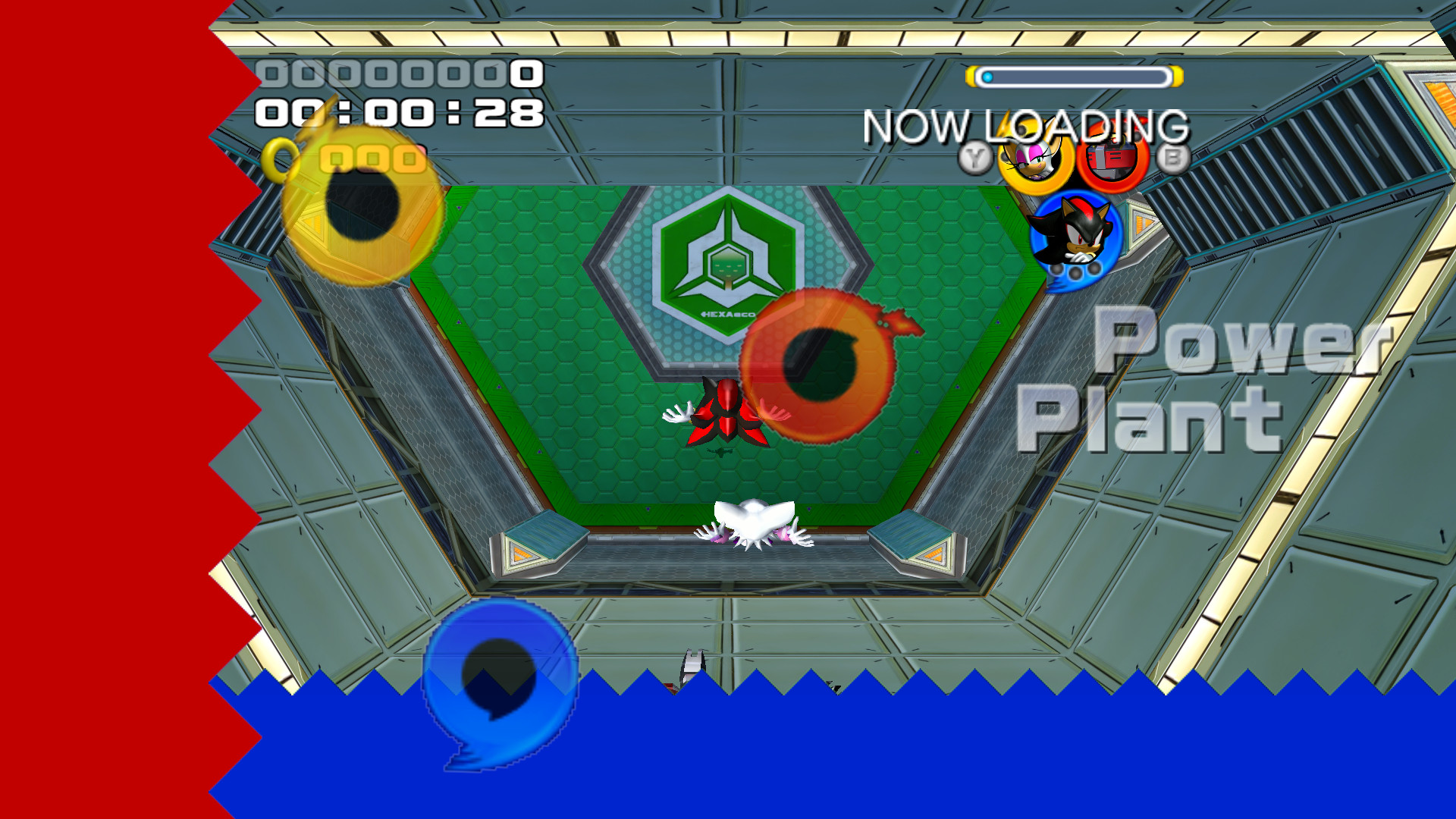
Task: Select Rouge's character icon in the yellow circle
Action: (1034, 161)
